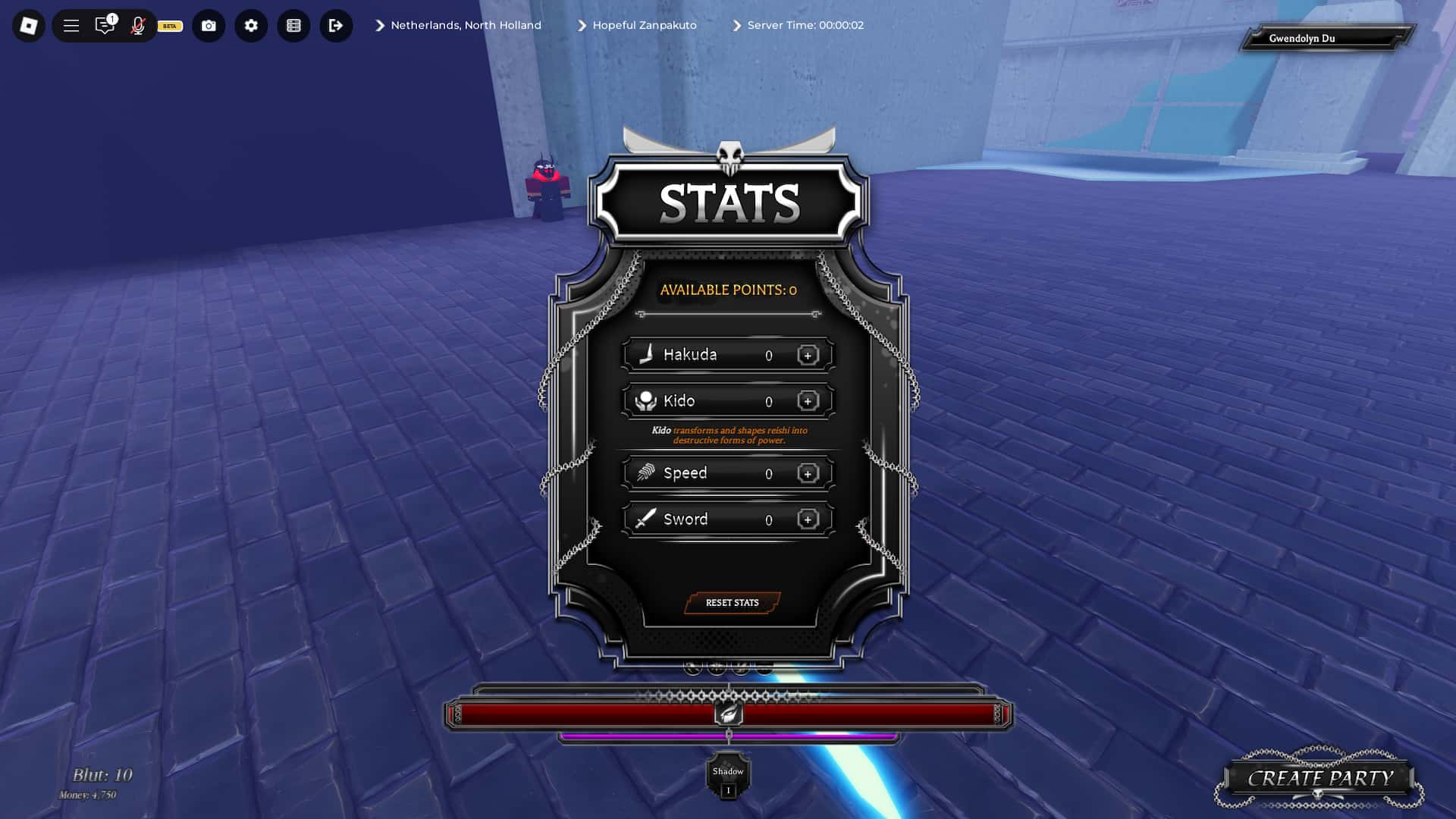Unmute the microphone
The image size is (1456, 819).
[x=138, y=25]
